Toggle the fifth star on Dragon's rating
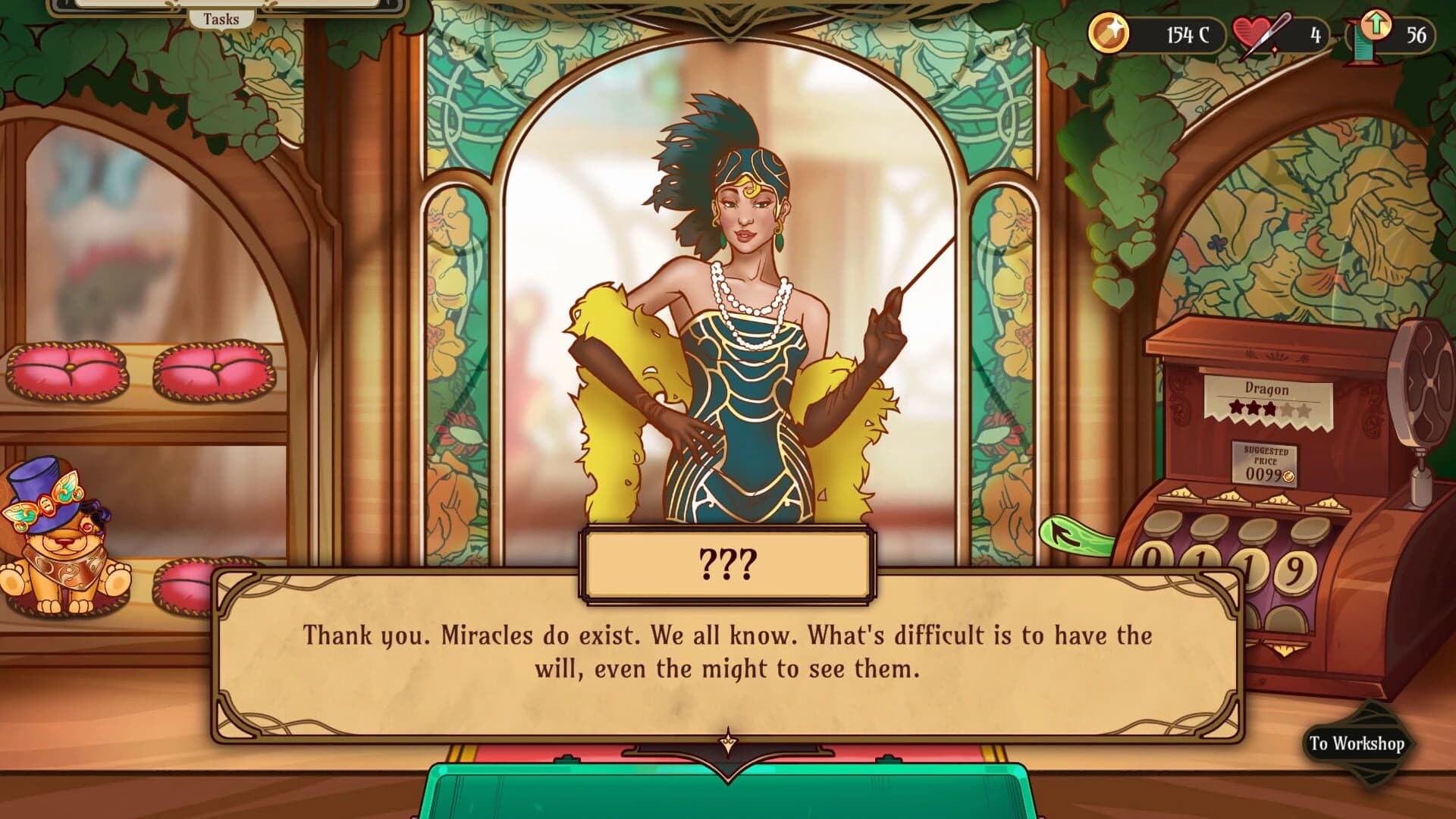 (1303, 411)
